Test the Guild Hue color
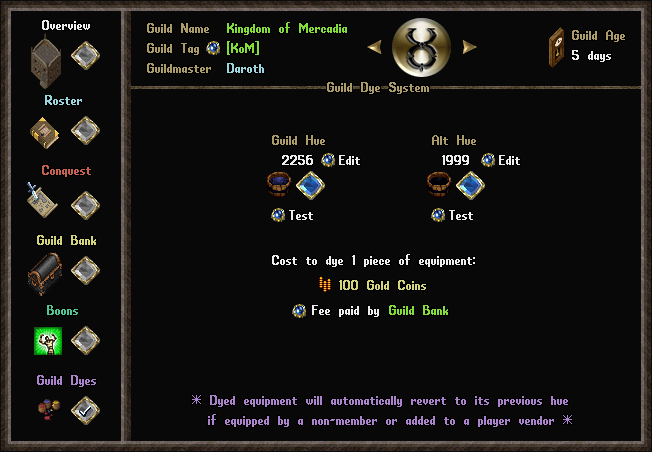Viewport: 652px width, 452px height. point(278,215)
